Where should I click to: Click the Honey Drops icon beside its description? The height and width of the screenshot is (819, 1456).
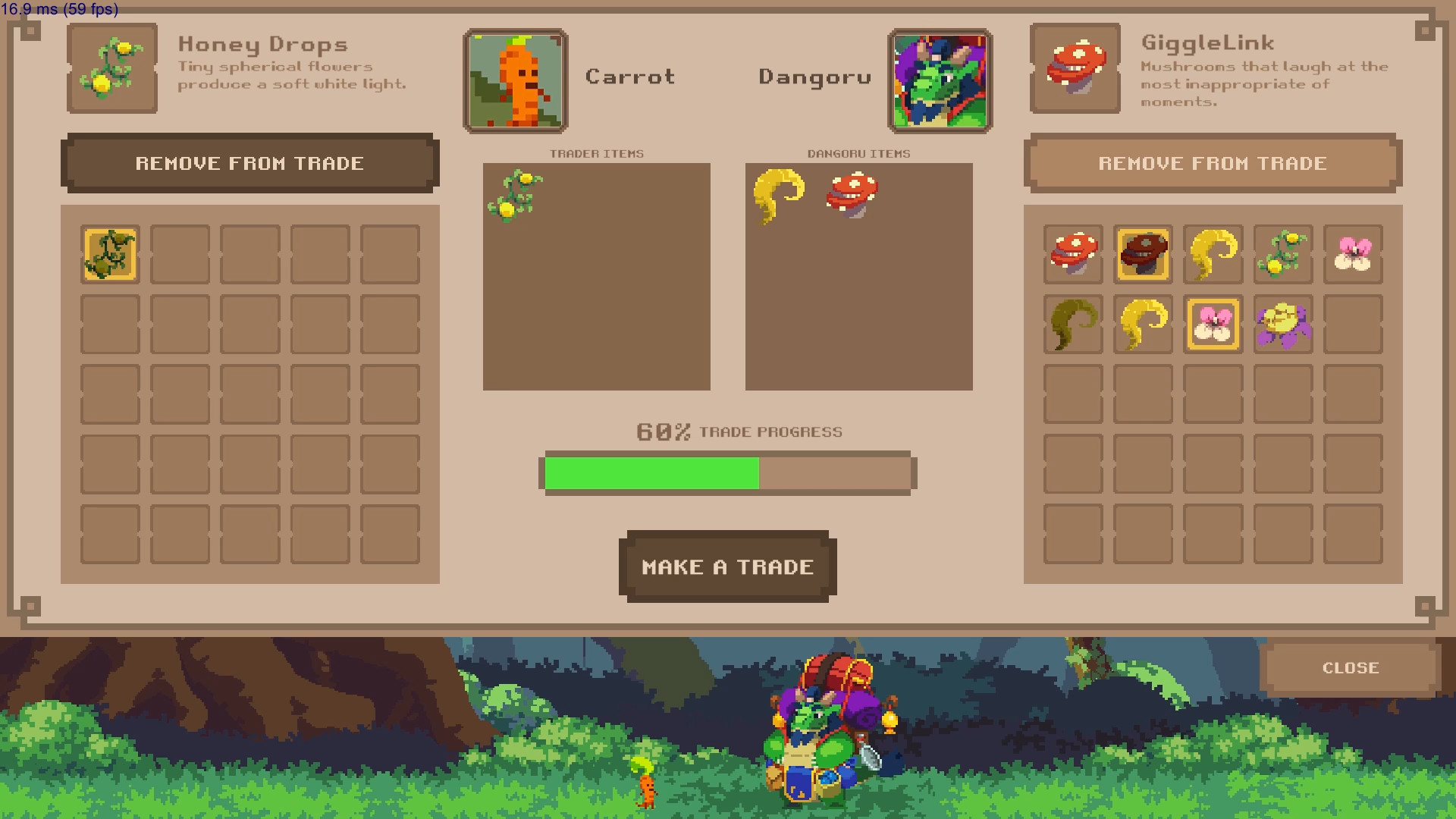tap(111, 68)
